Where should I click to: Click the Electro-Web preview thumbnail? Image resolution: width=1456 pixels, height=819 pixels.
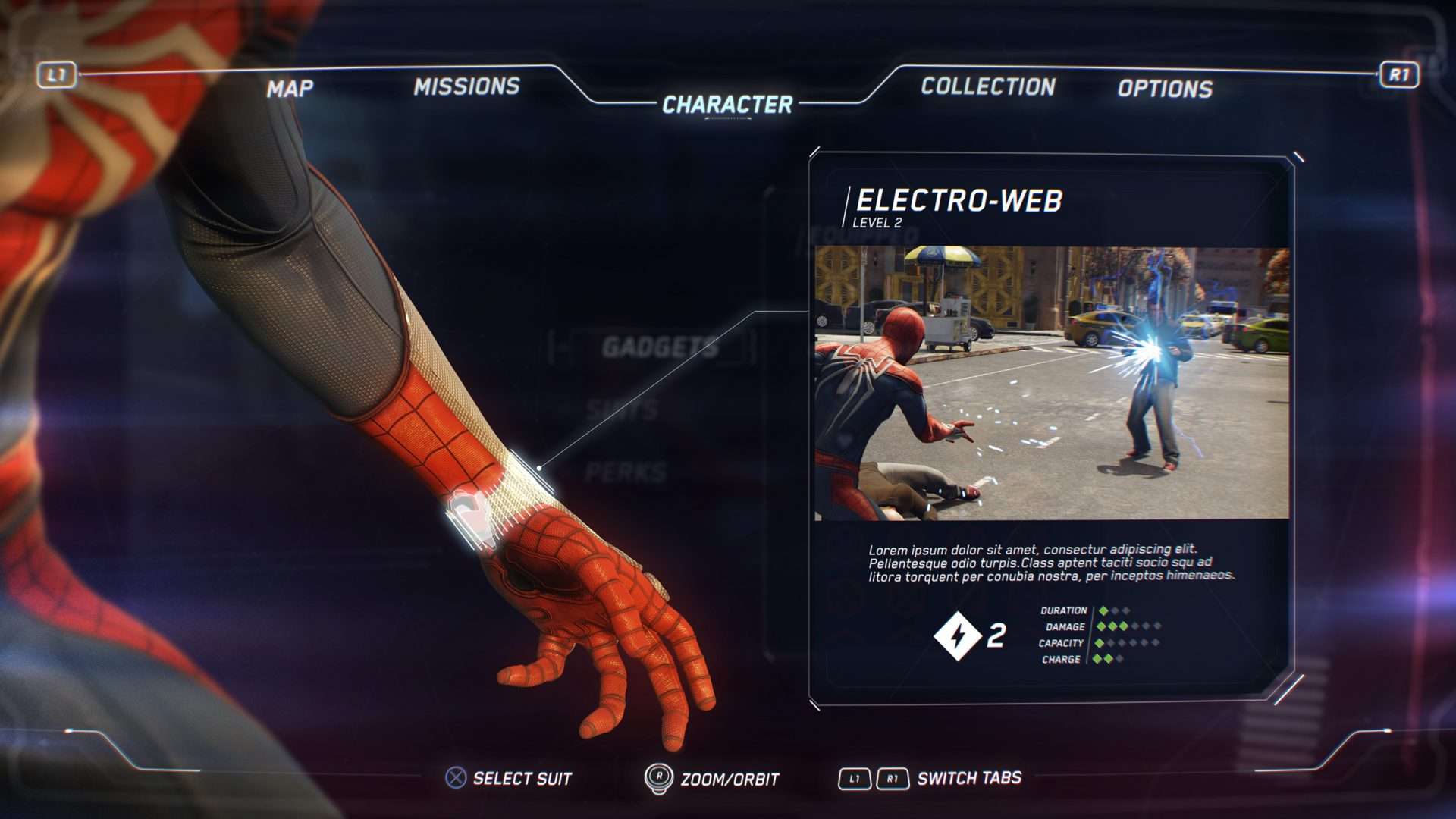[x=1051, y=383]
